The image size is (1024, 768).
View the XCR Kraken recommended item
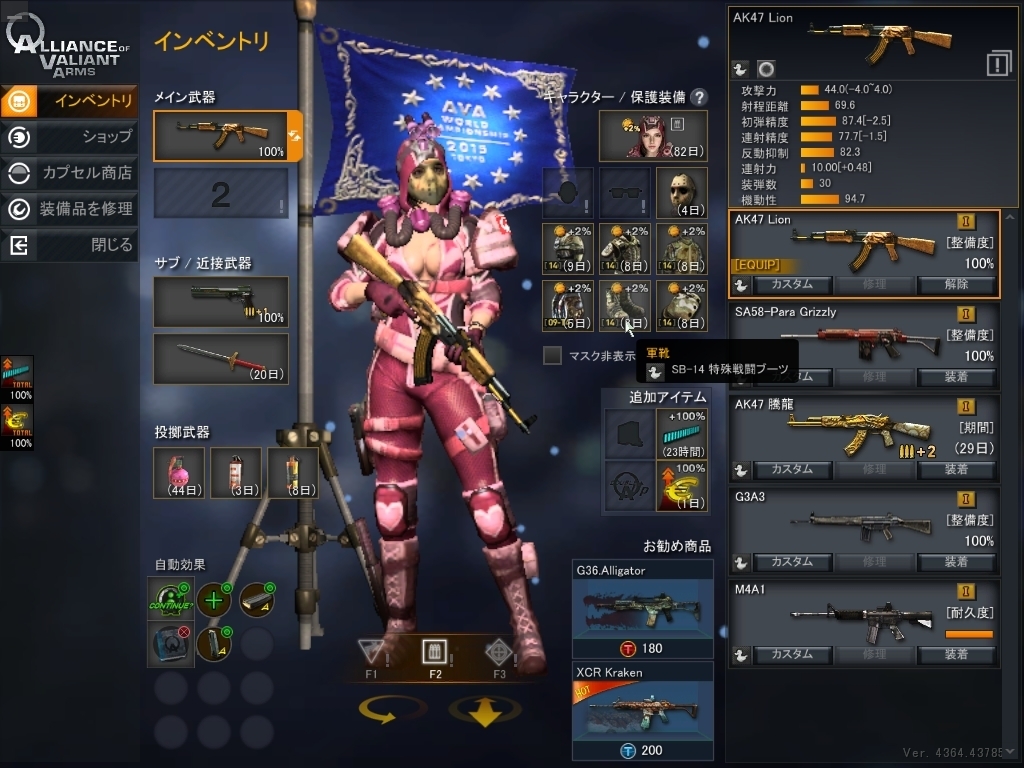(642, 712)
